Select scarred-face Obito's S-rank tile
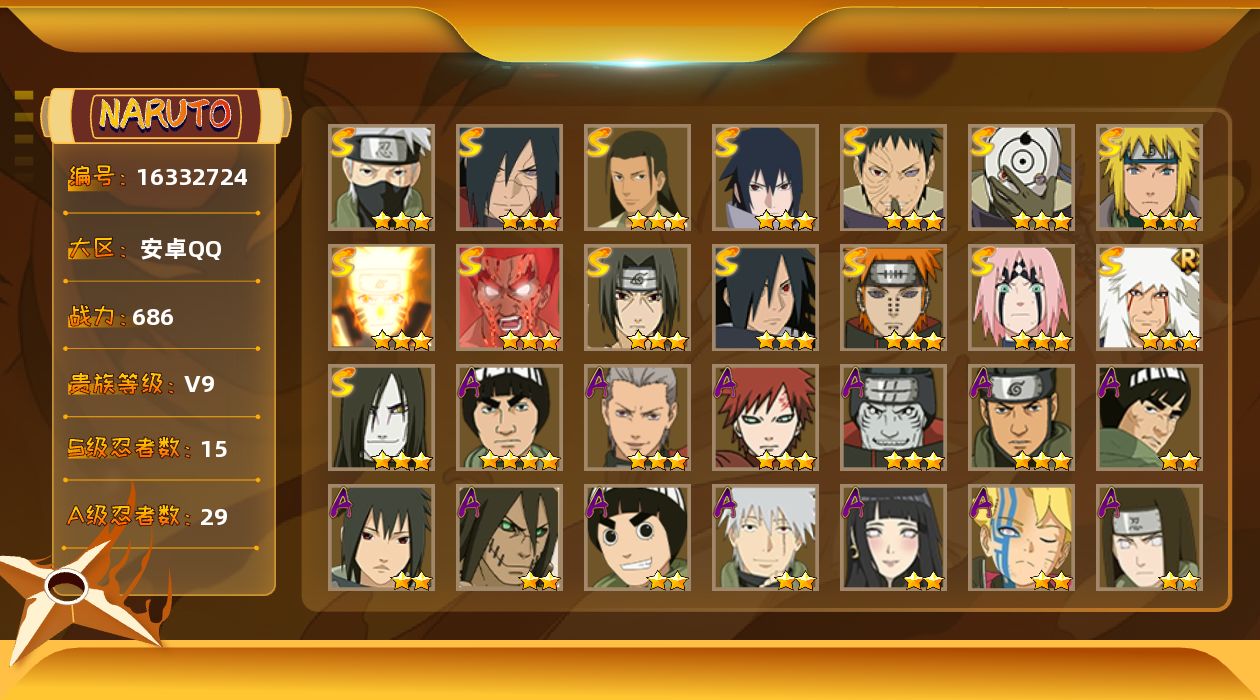Viewport: 1260px width, 700px height. click(x=893, y=178)
